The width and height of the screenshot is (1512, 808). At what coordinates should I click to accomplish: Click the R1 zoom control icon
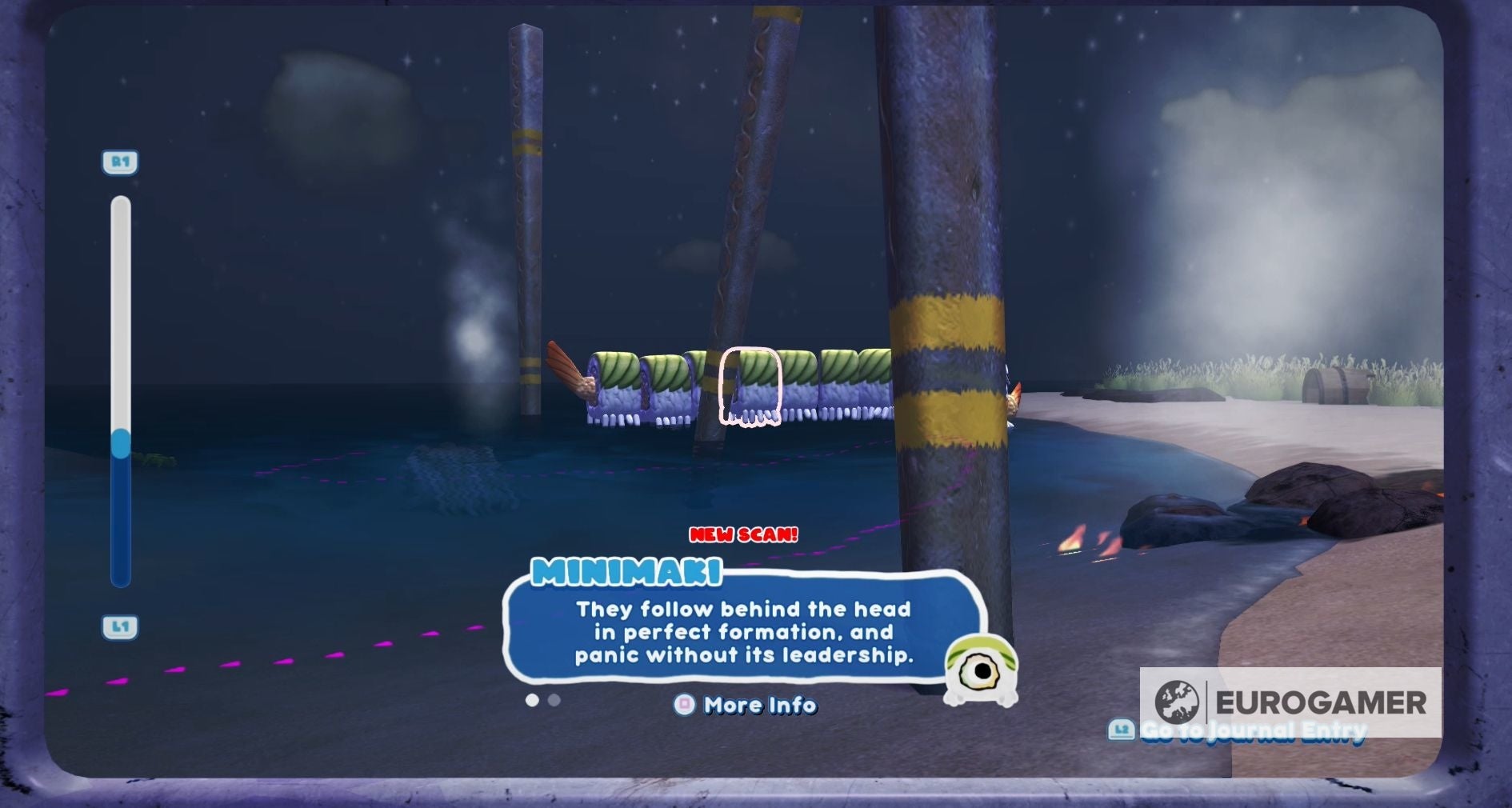[x=121, y=162]
